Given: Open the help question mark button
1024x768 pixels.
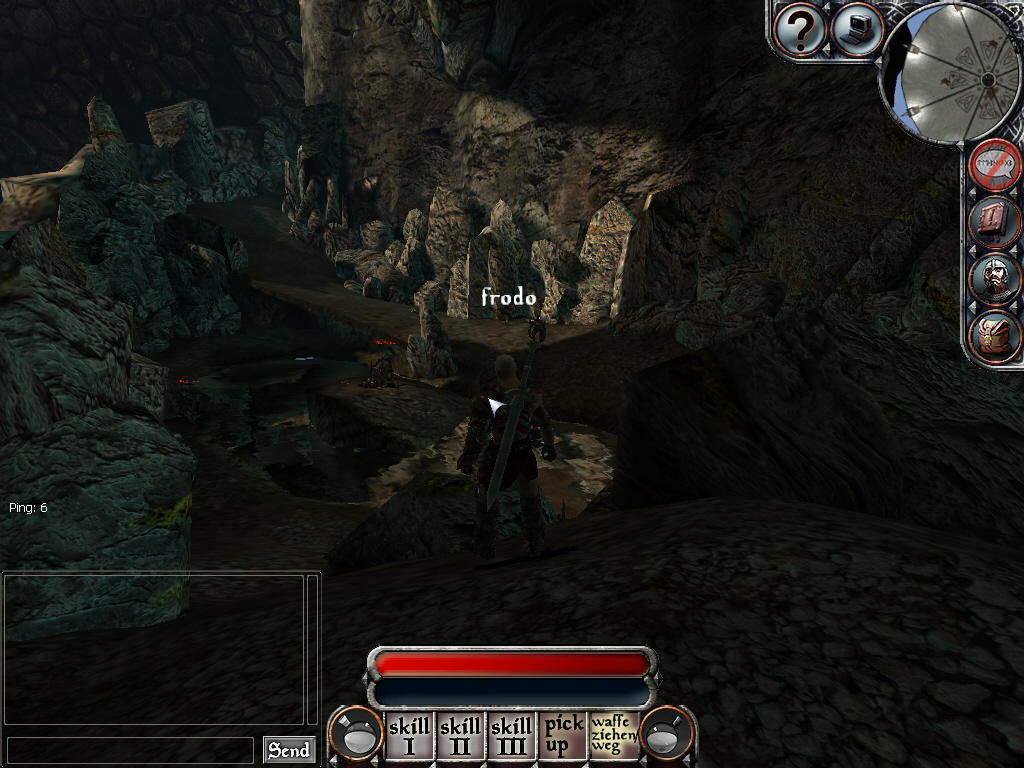Looking at the screenshot, I should click(800, 30).
